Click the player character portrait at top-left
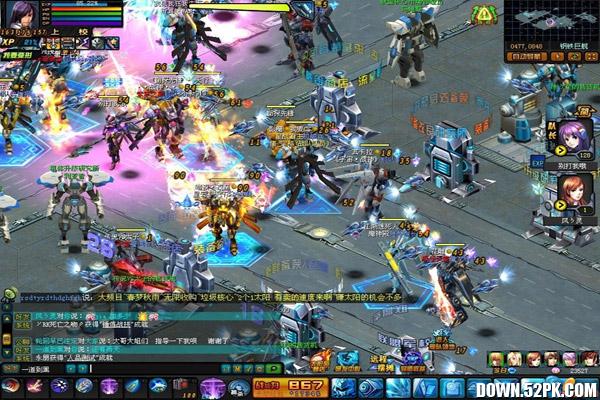 [x=21, y=13]
